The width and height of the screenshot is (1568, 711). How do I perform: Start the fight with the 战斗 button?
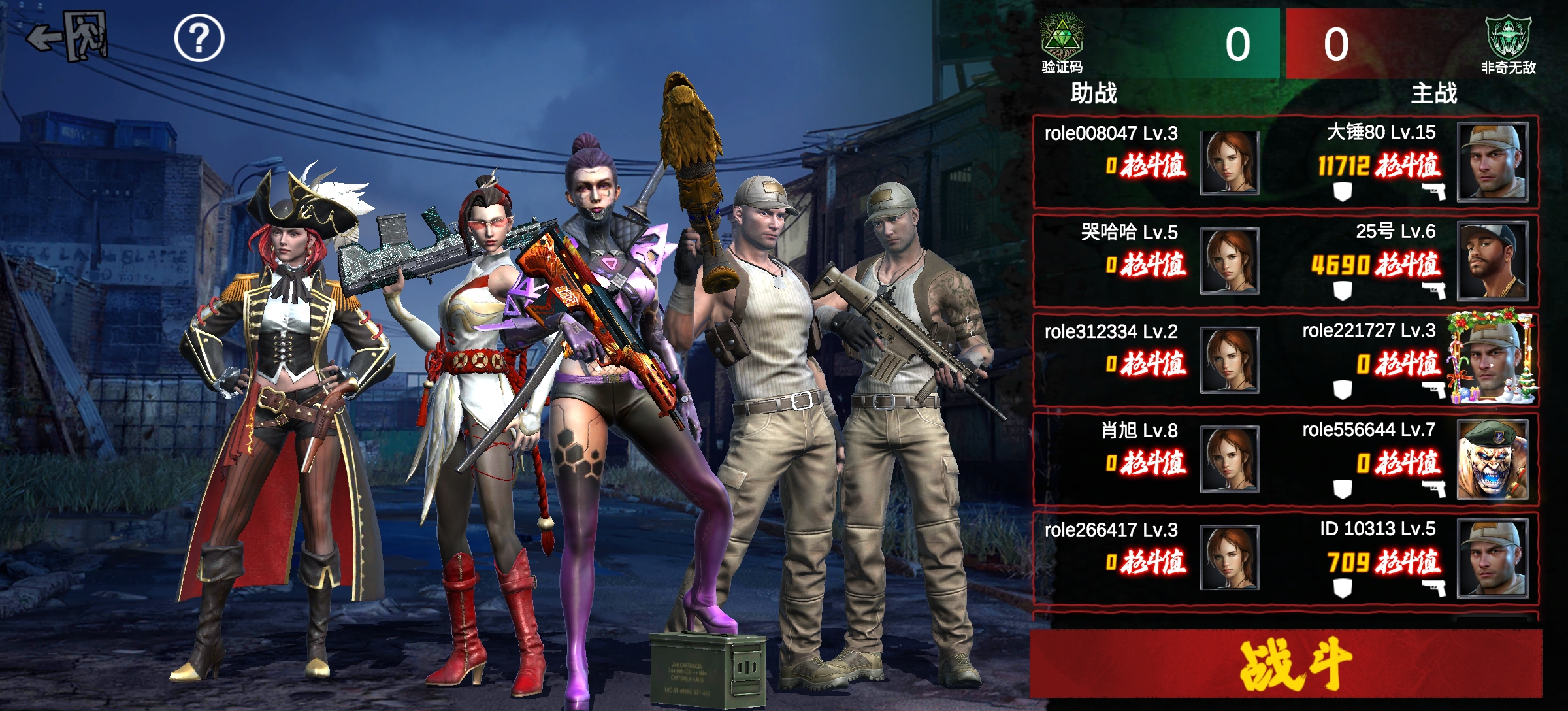[x=1285, y=664]
